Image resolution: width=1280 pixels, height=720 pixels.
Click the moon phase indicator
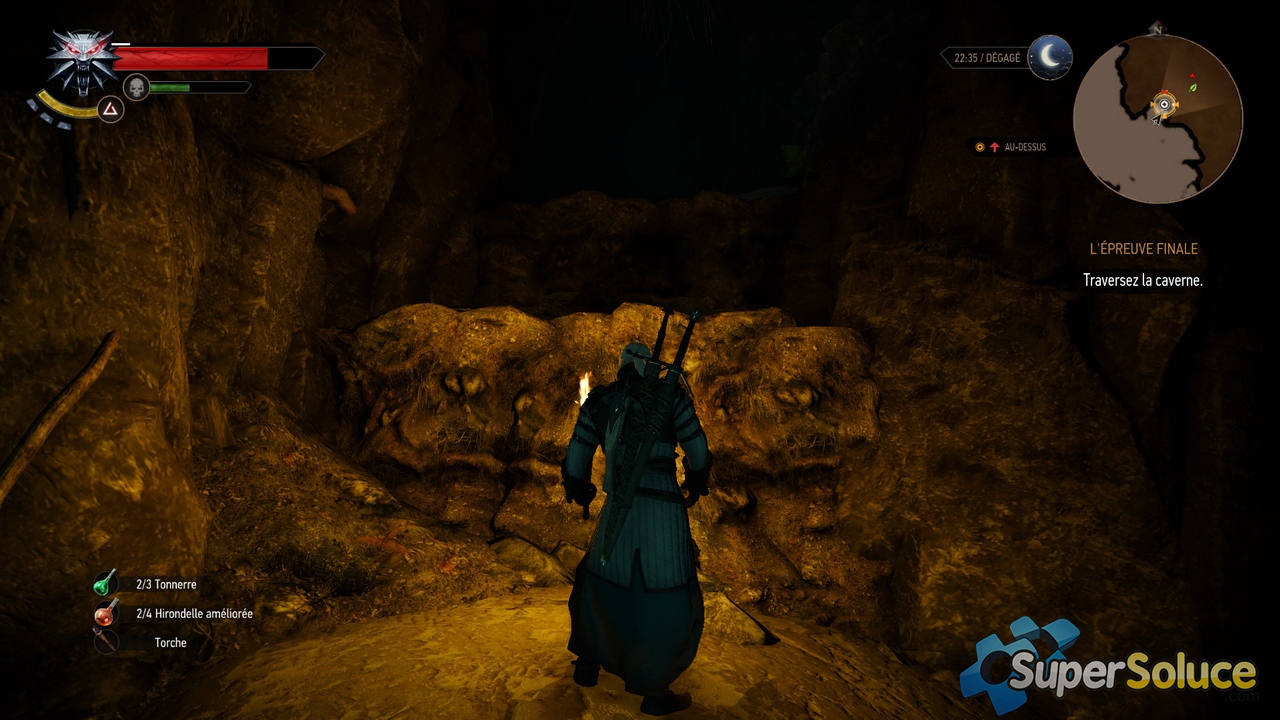click(x=1052, y=57)
